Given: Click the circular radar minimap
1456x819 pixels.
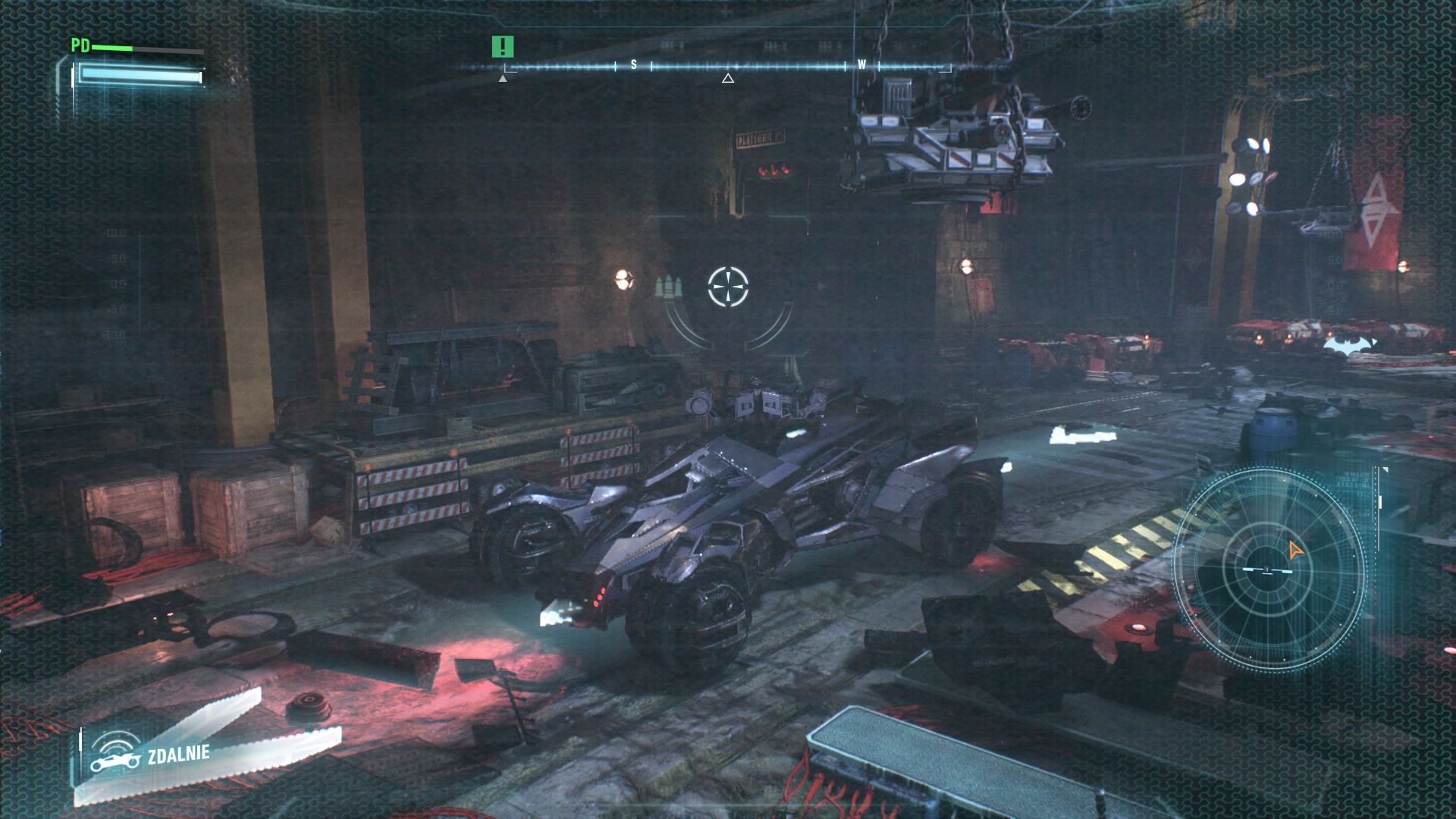Looking at the screenshot, I should [1269, 570].
